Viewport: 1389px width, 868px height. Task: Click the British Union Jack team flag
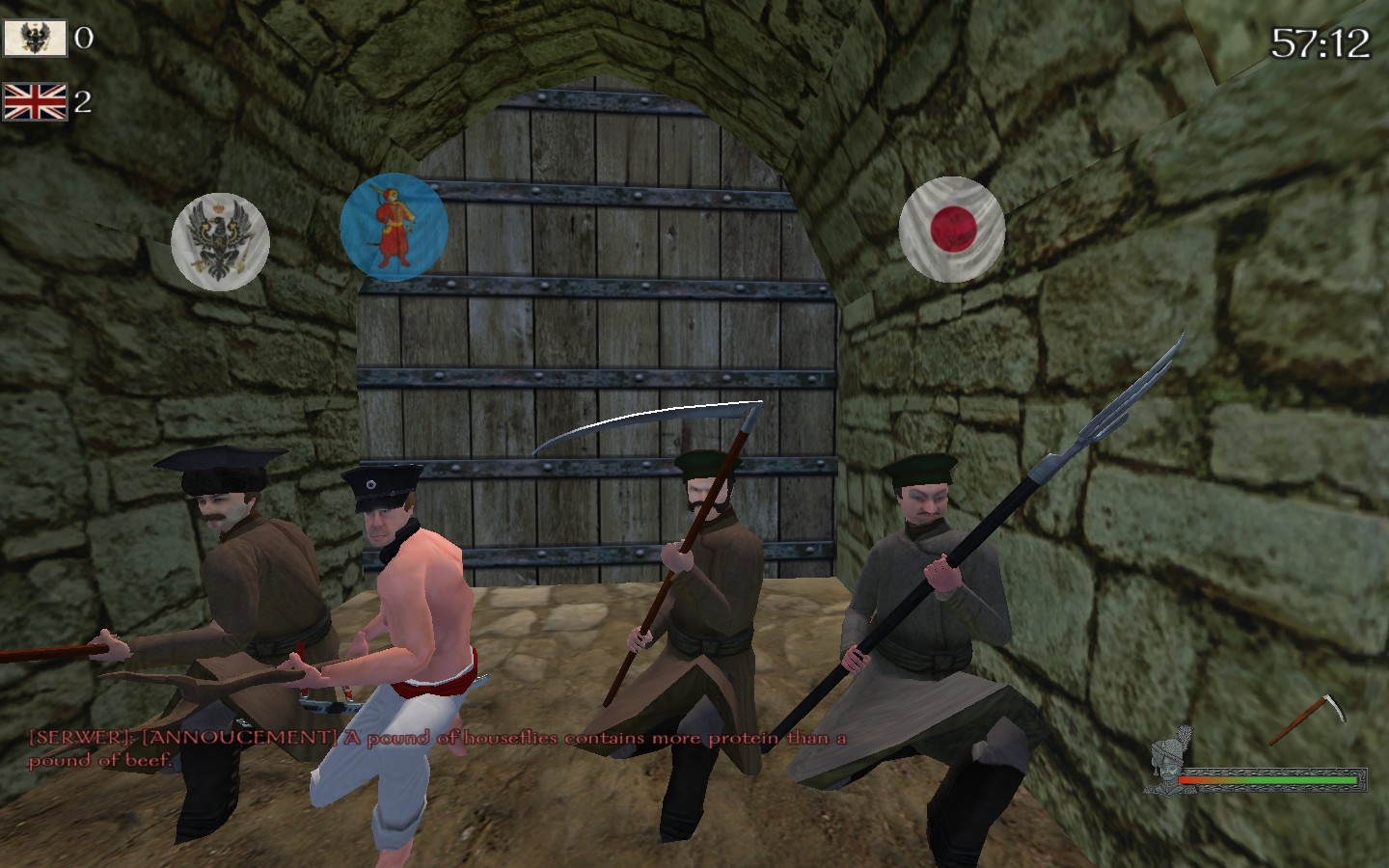point(35,101)
